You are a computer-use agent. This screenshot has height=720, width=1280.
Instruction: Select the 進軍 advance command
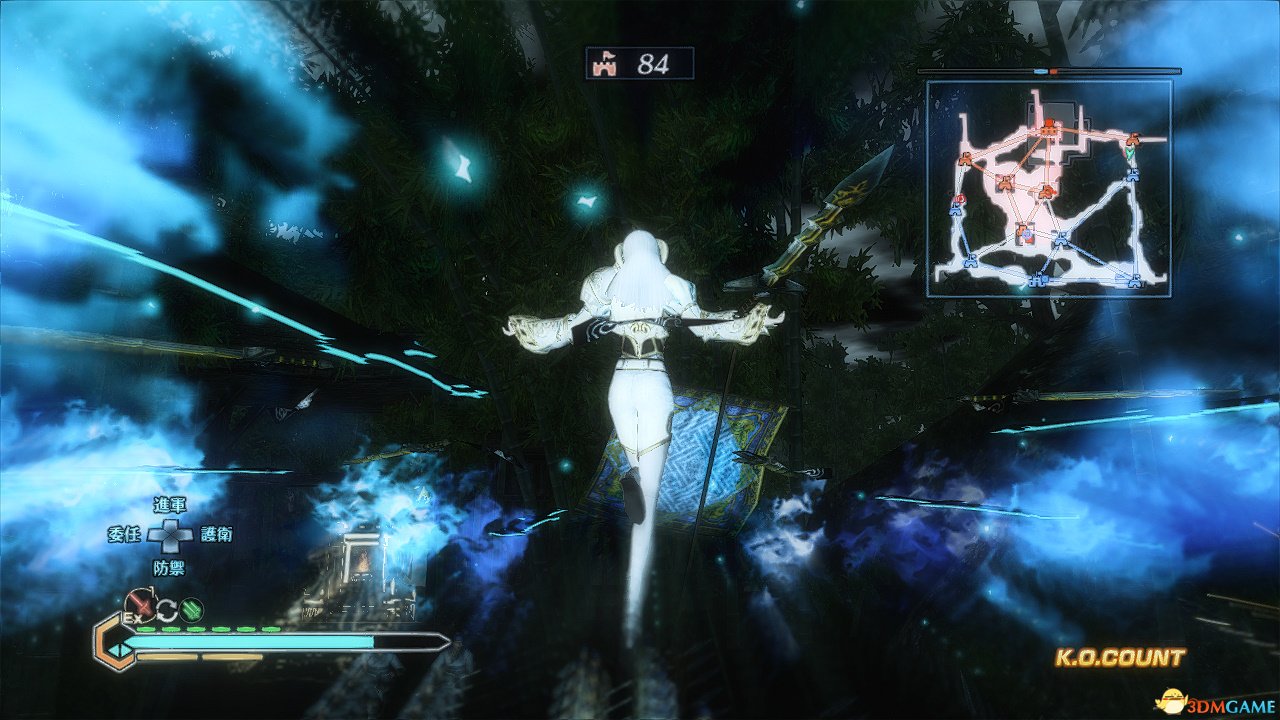coord(170,504)
